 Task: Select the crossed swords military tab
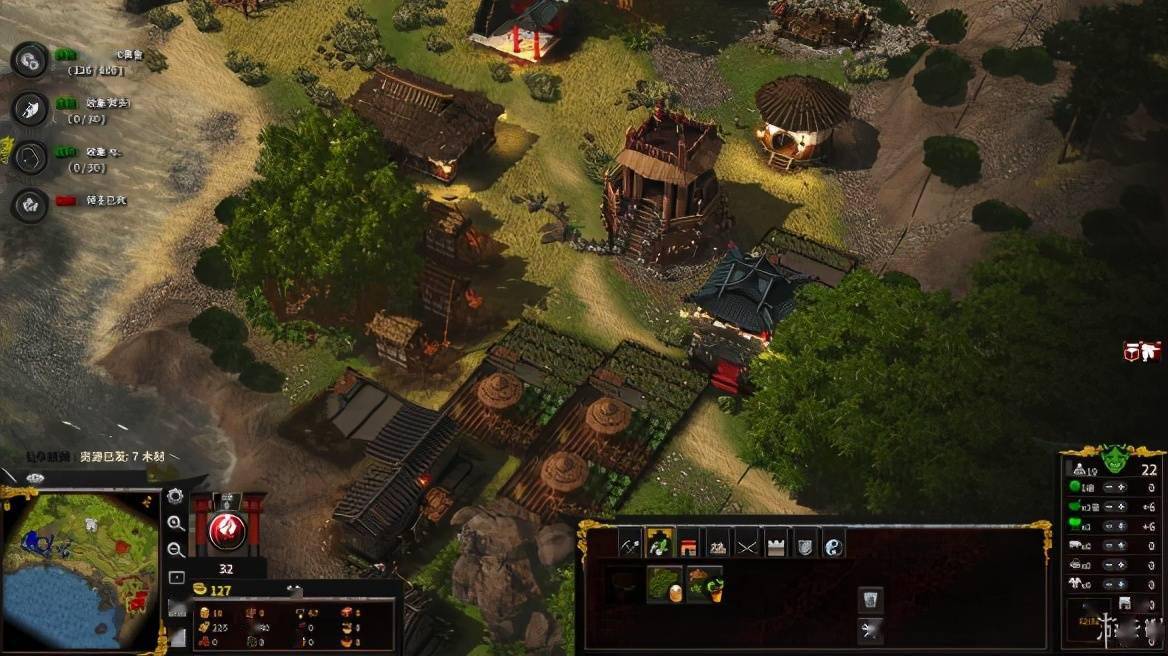coord(747,545)
